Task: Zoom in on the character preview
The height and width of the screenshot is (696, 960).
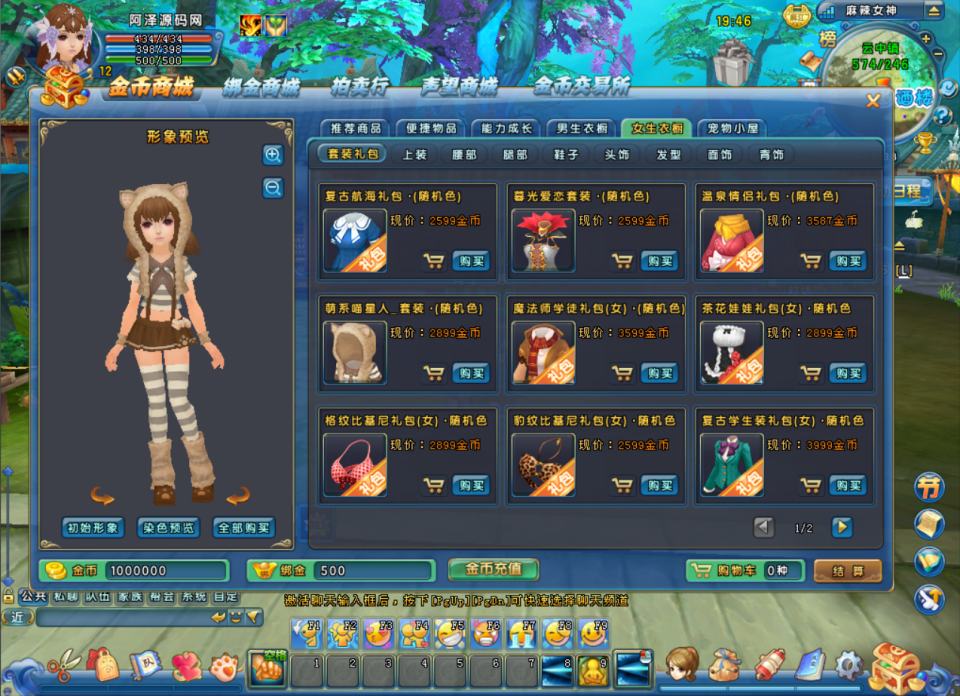Action: (x=273, y=155)
